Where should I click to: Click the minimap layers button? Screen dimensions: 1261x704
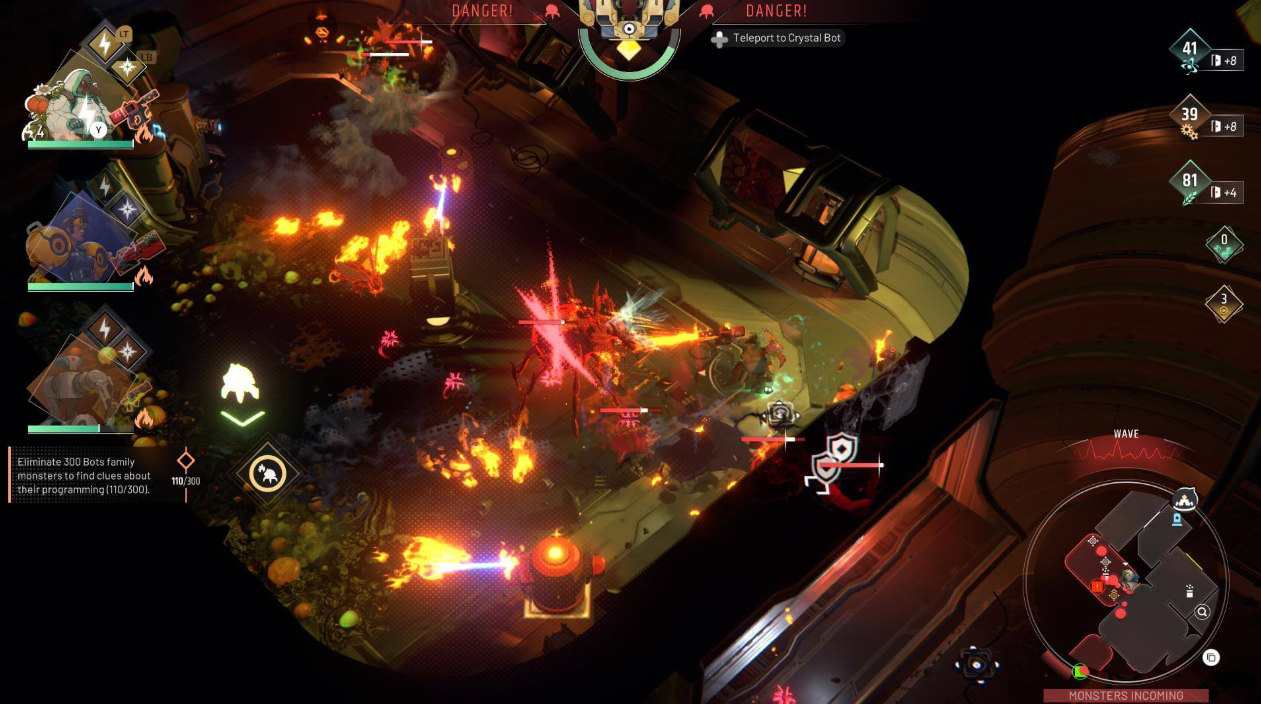1211,657
